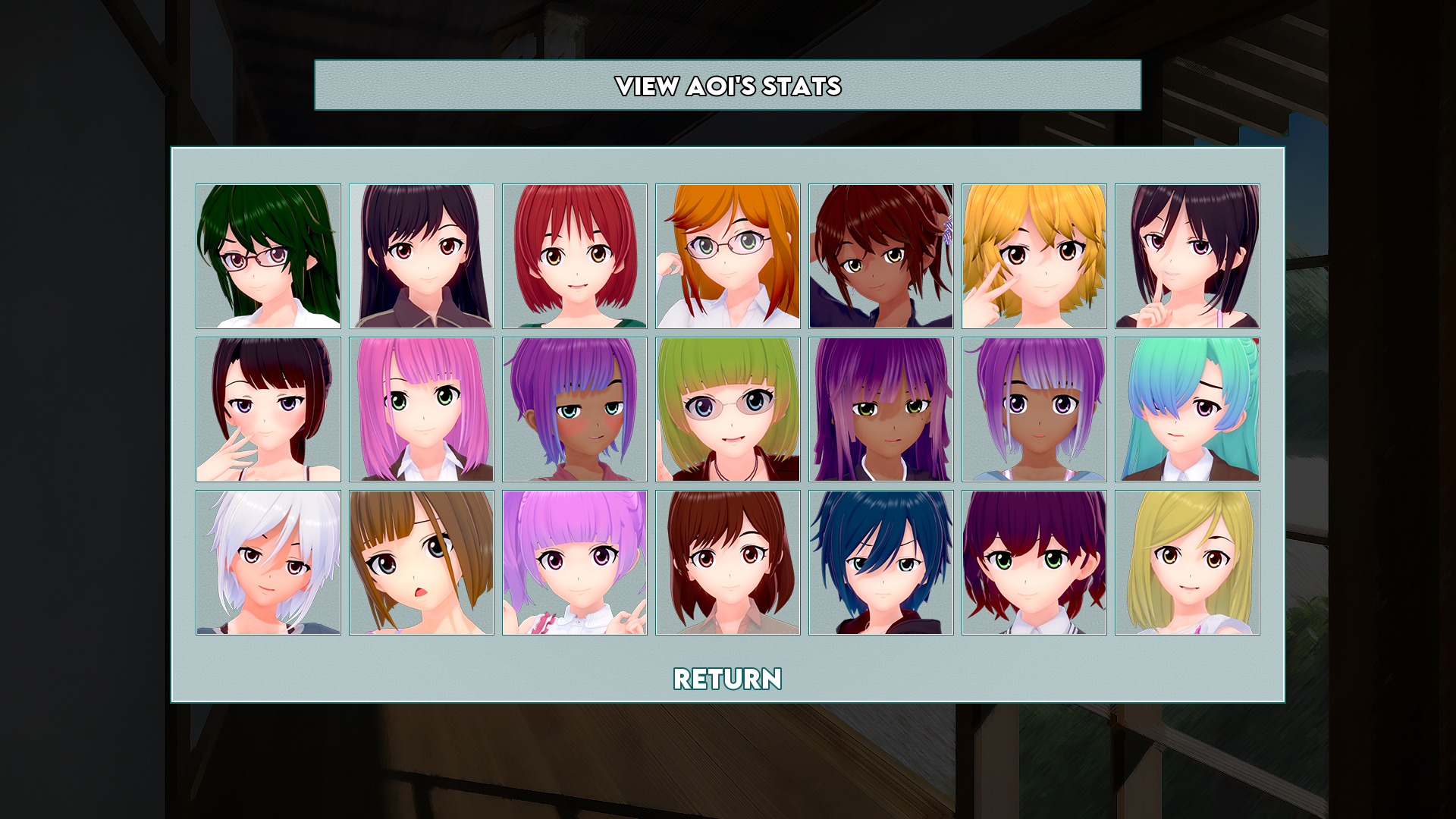The width and height of the screenshot is (1456, 819).
Task: Pick the teal-haired girl portrait
Action: [x=1188, y=409]
